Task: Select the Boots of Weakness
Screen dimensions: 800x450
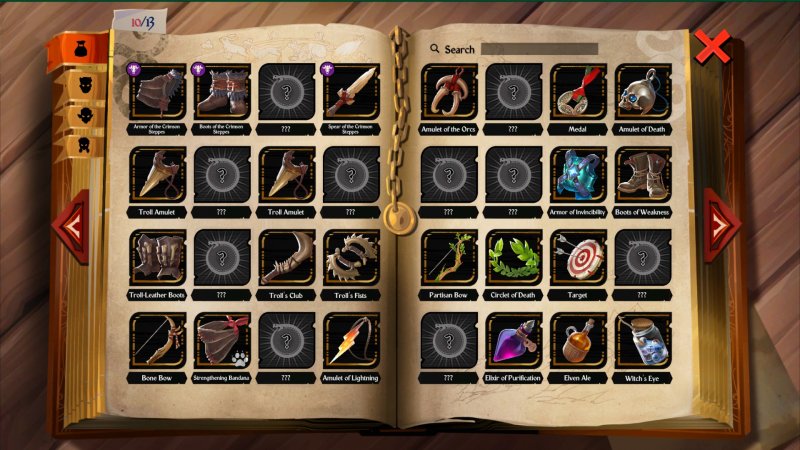Action: pos(642,176)
